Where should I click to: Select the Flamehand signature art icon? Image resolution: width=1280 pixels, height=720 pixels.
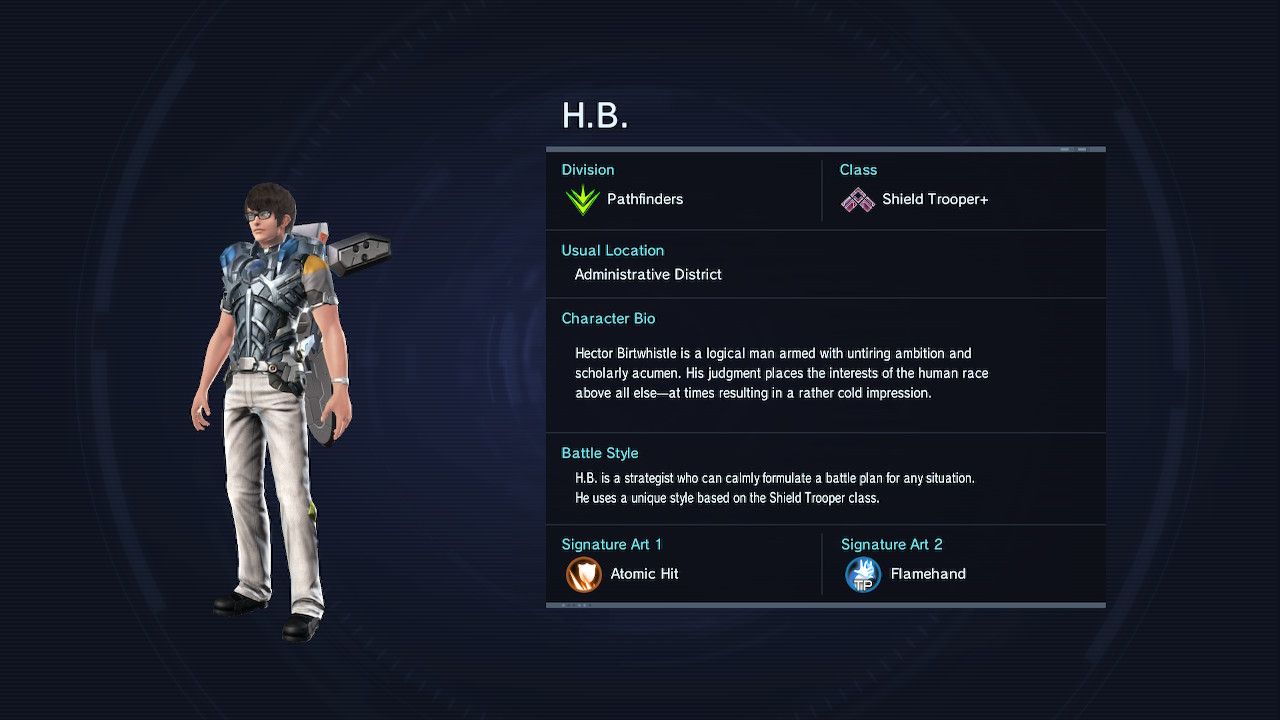click(862, 575)
